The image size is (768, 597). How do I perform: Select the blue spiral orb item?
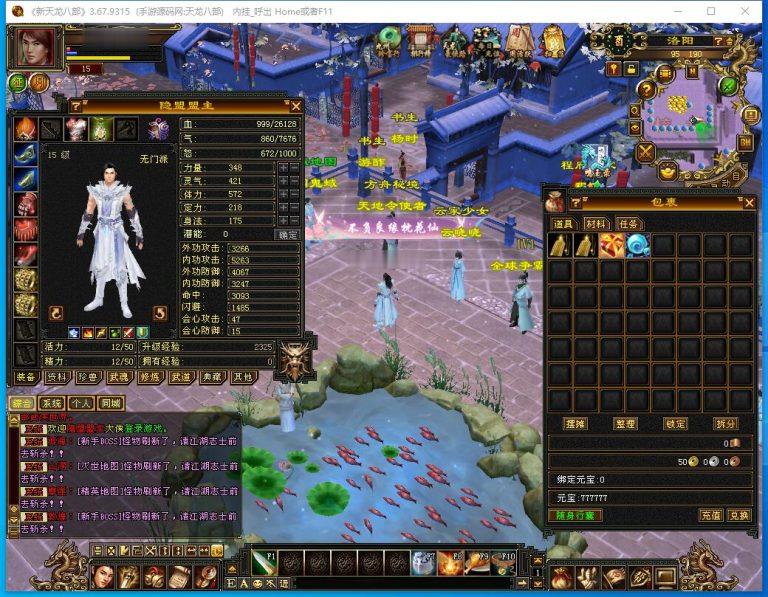[636, 245]
